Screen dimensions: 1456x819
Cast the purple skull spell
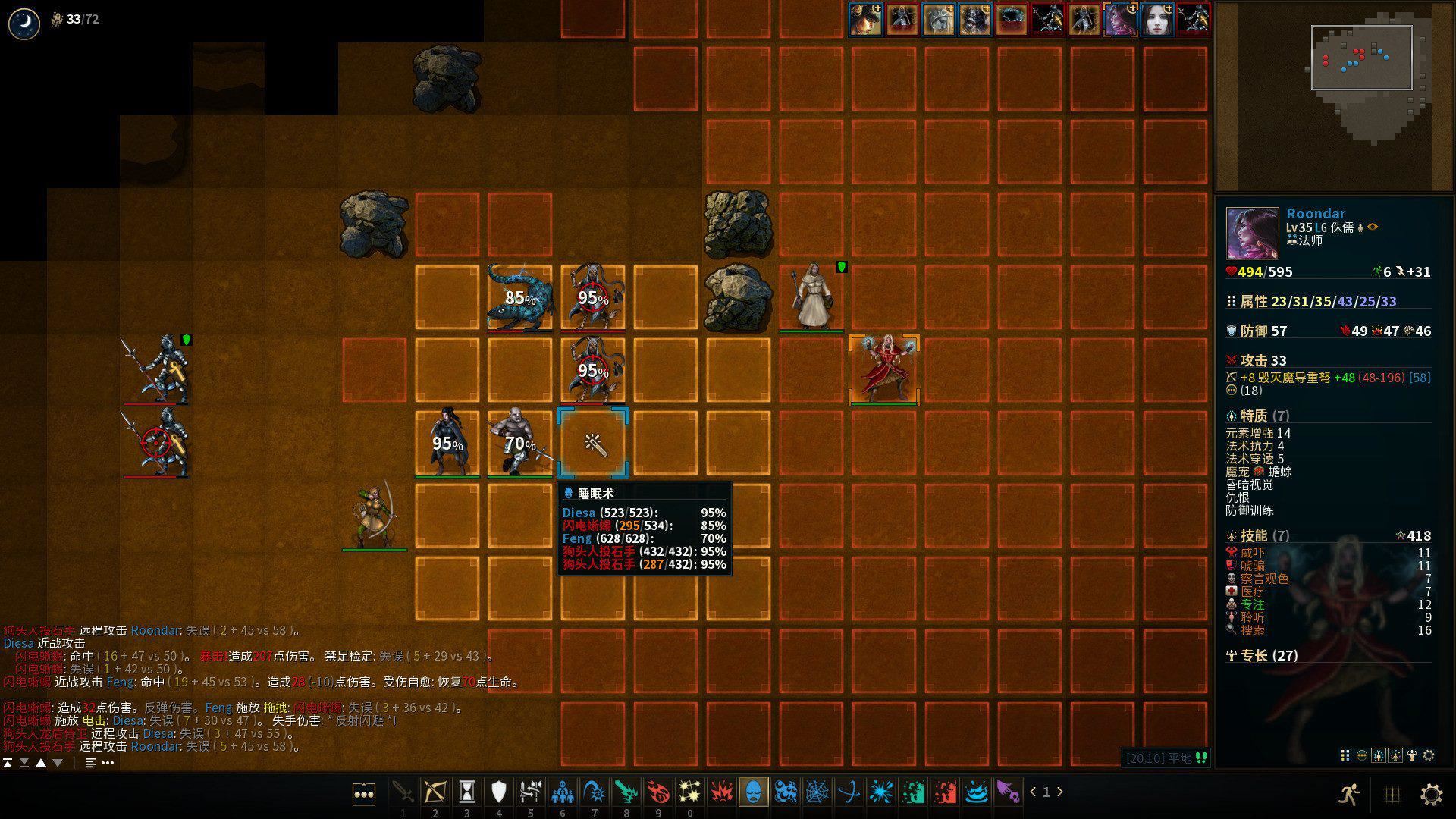coord(1008,792)
